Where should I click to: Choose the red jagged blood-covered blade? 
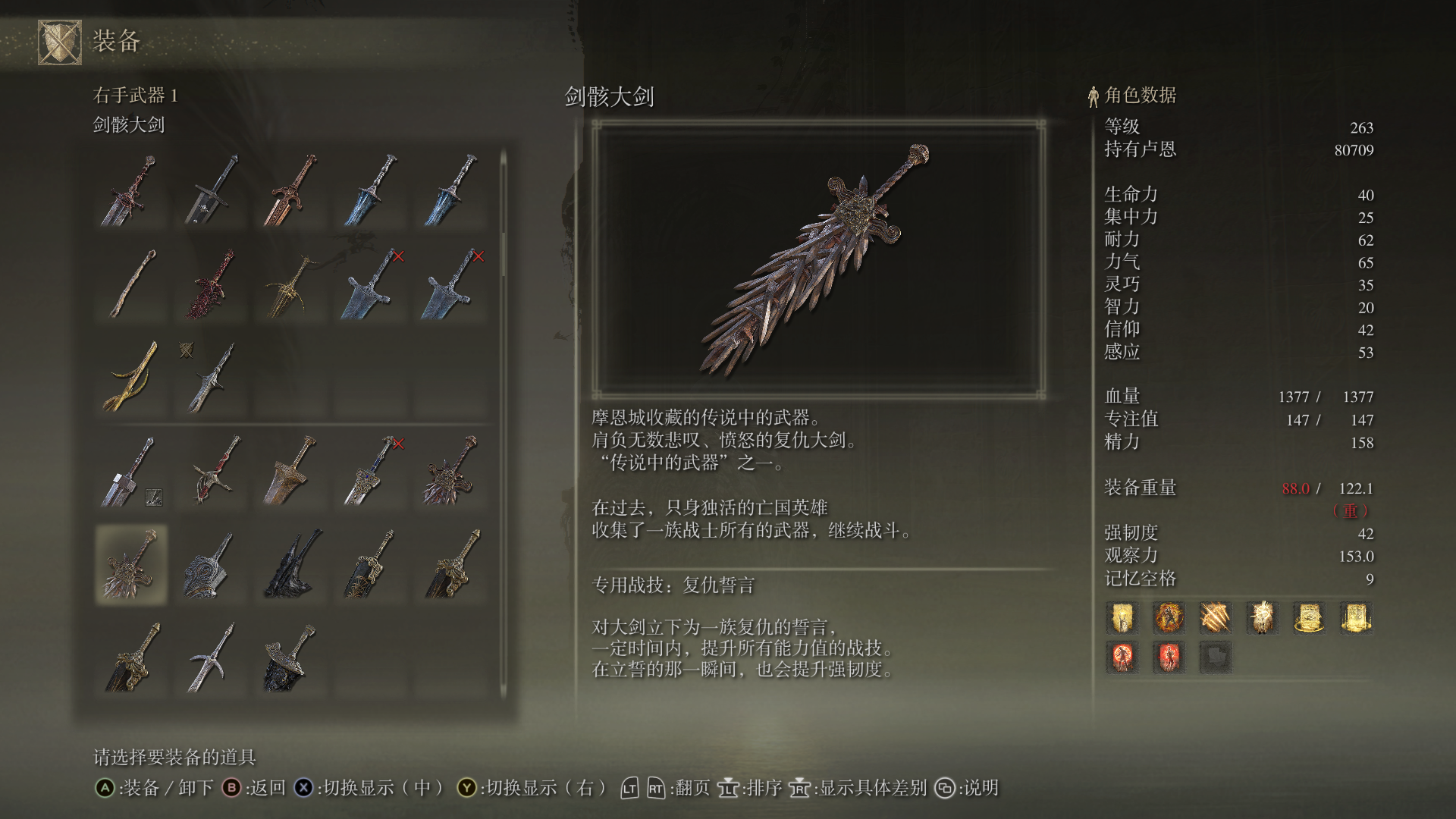212,284
